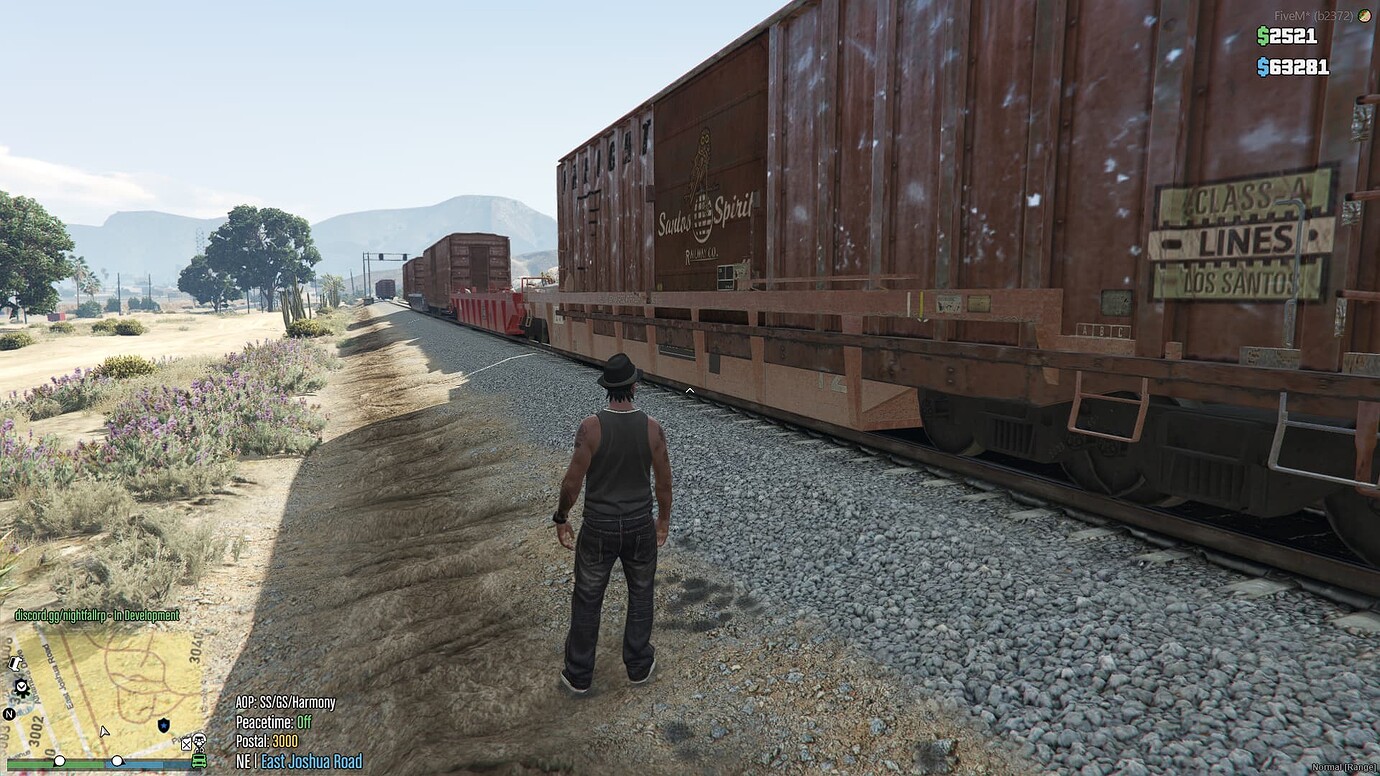Click the FiveM* (b2372) version label
The width and height of the screenshot is (1380, 776).
point(1313,16)
